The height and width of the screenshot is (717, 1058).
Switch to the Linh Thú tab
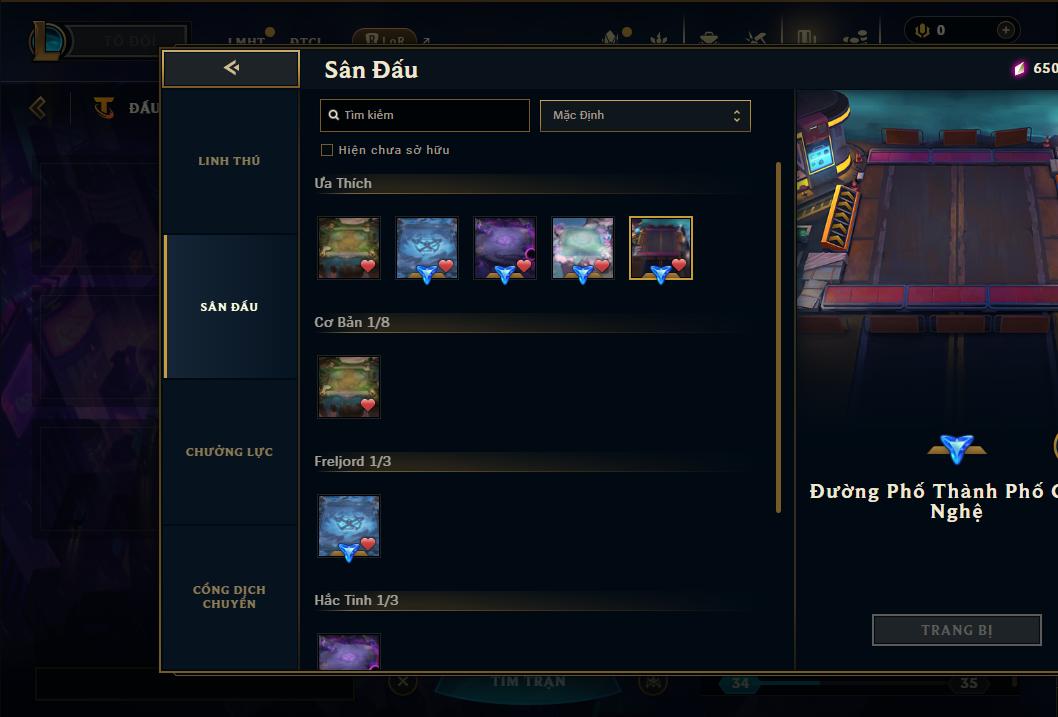pos(229,161)
